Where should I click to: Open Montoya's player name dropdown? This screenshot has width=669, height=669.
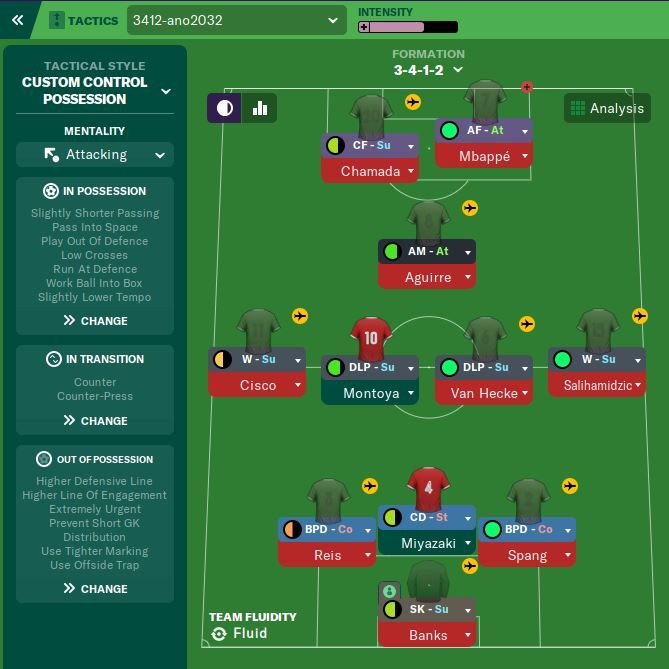point(370,393)
